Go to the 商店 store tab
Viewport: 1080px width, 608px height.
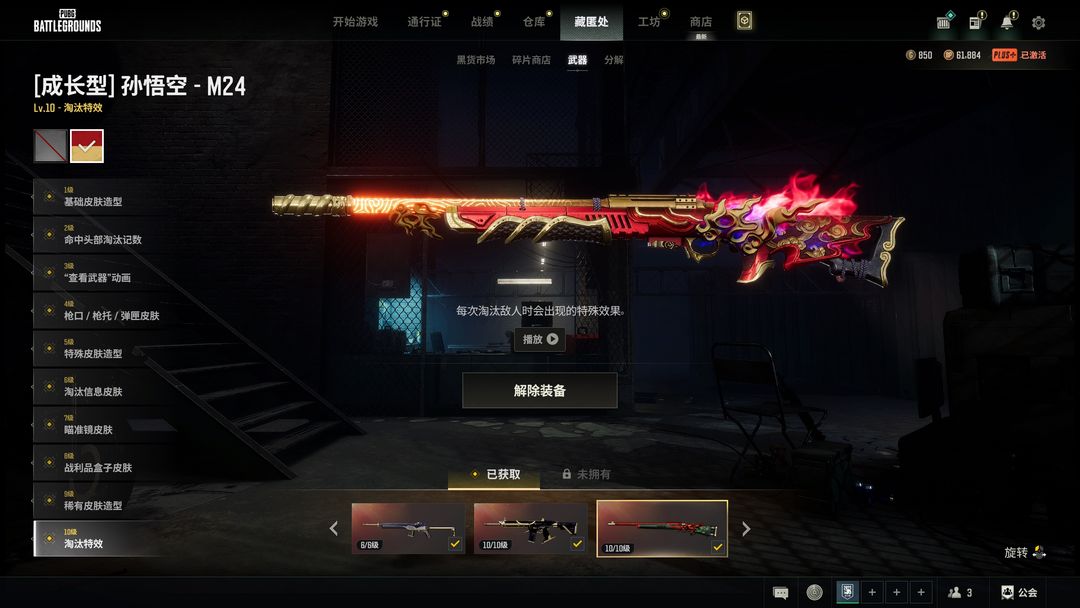click(x=701, y=22)
